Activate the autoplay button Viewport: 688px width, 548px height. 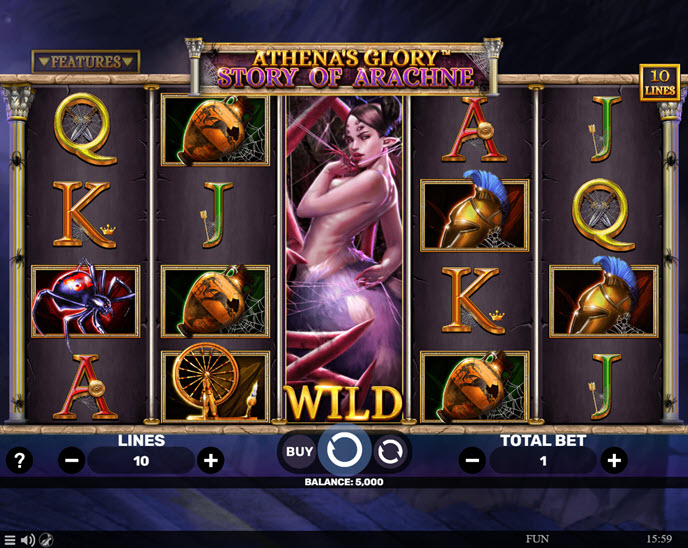pos(390,452)
